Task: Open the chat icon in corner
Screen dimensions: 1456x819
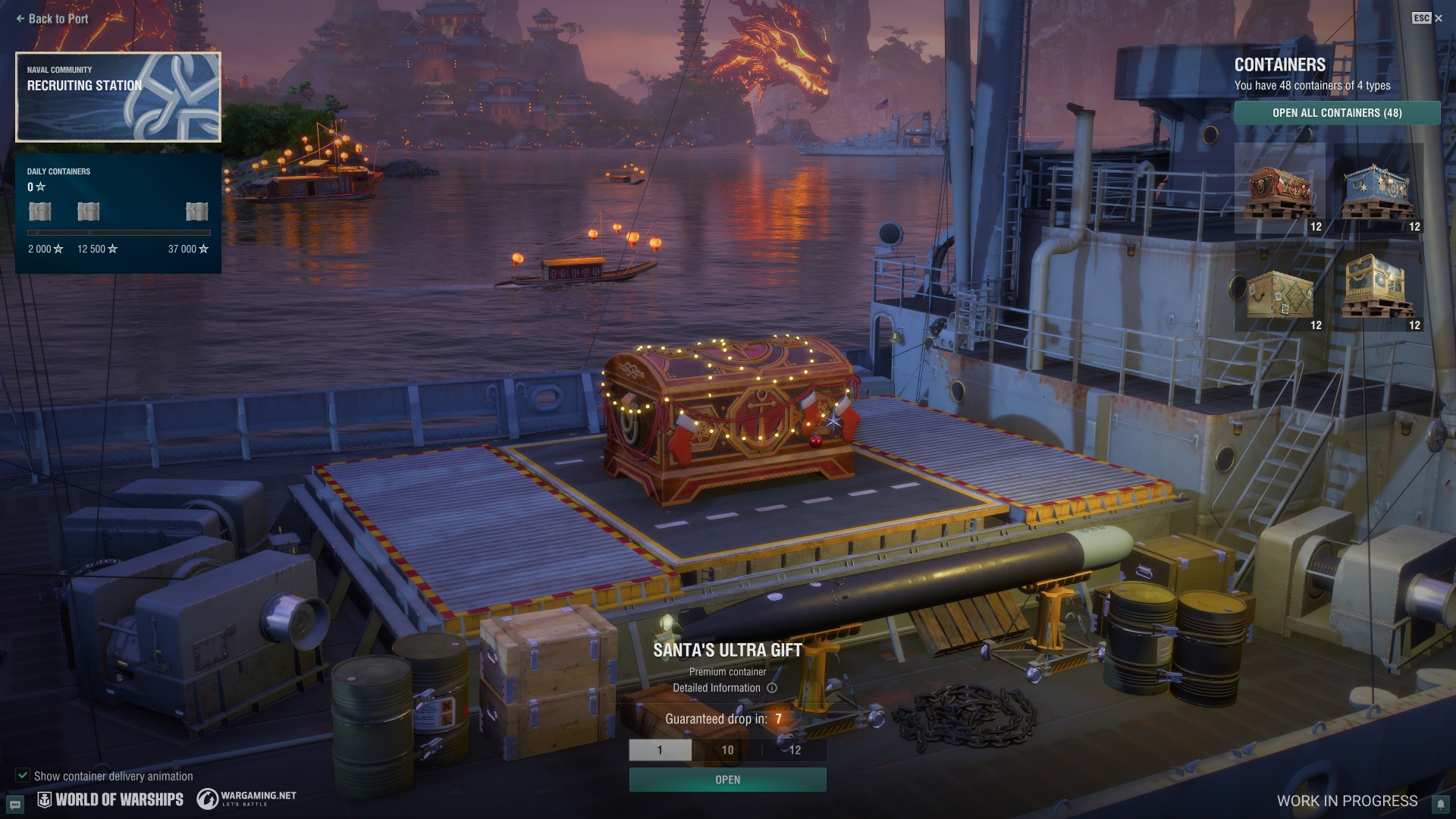Action: [15, 803]
